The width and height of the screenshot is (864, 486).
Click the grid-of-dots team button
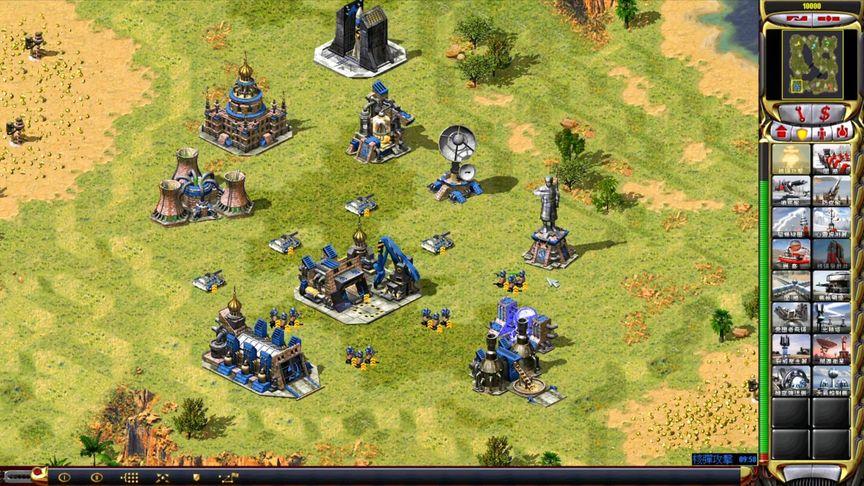tap(130, 477)
